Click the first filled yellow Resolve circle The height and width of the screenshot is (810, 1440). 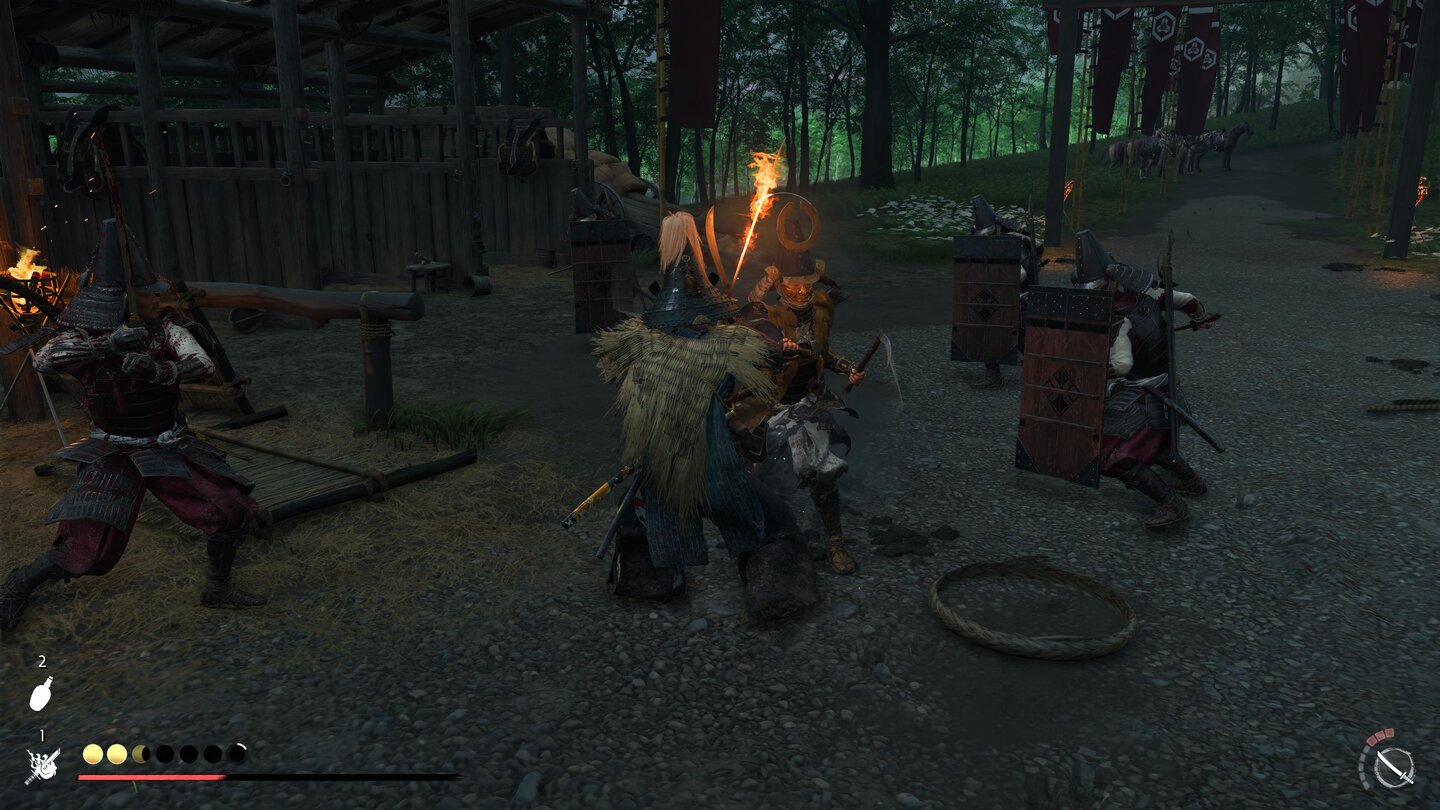click(x=93, y=753)
